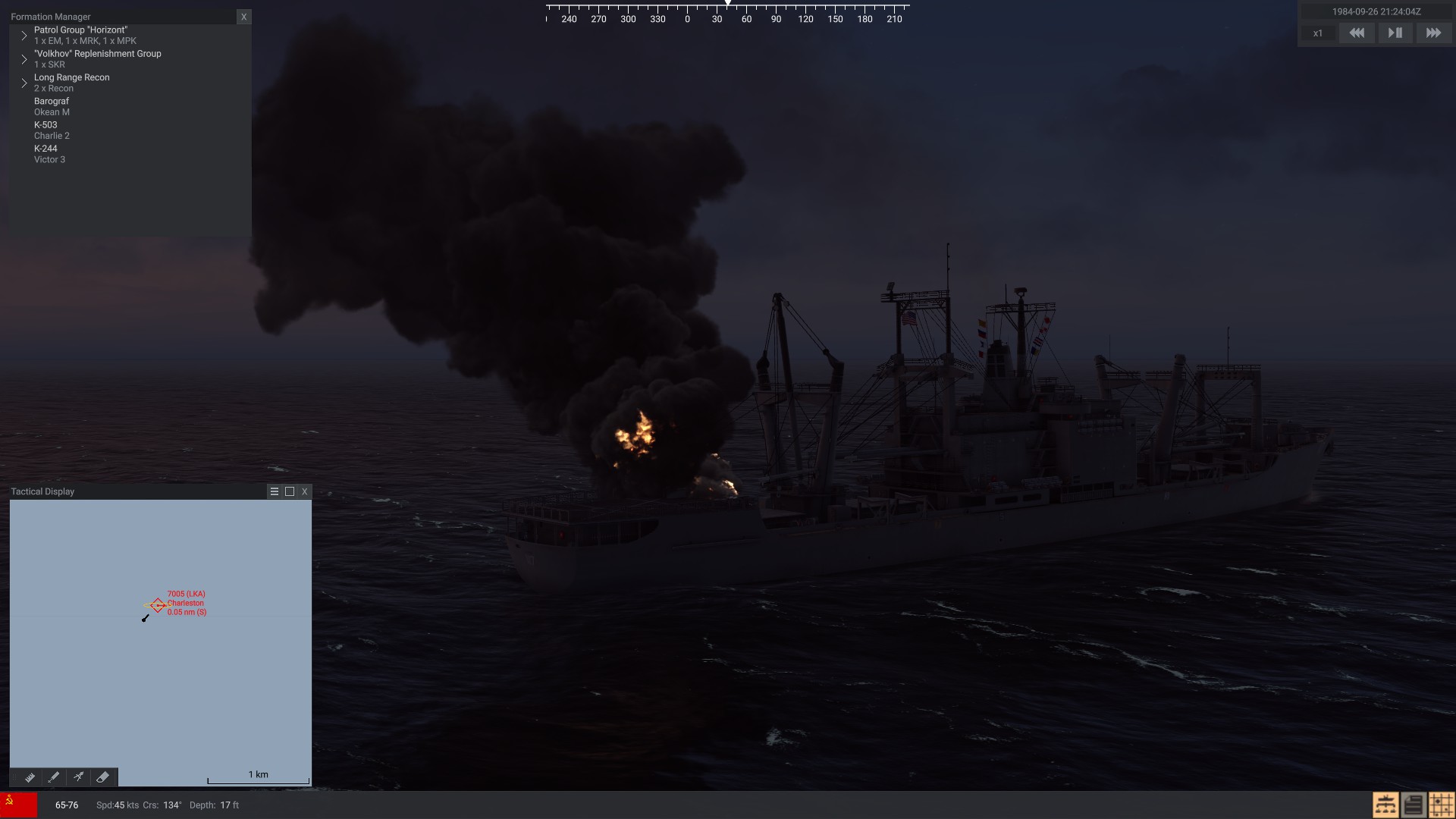Select the Barograf Okean M unit
The width and height of the screenshot is (1456, 819).
click(x=52, y=106)
